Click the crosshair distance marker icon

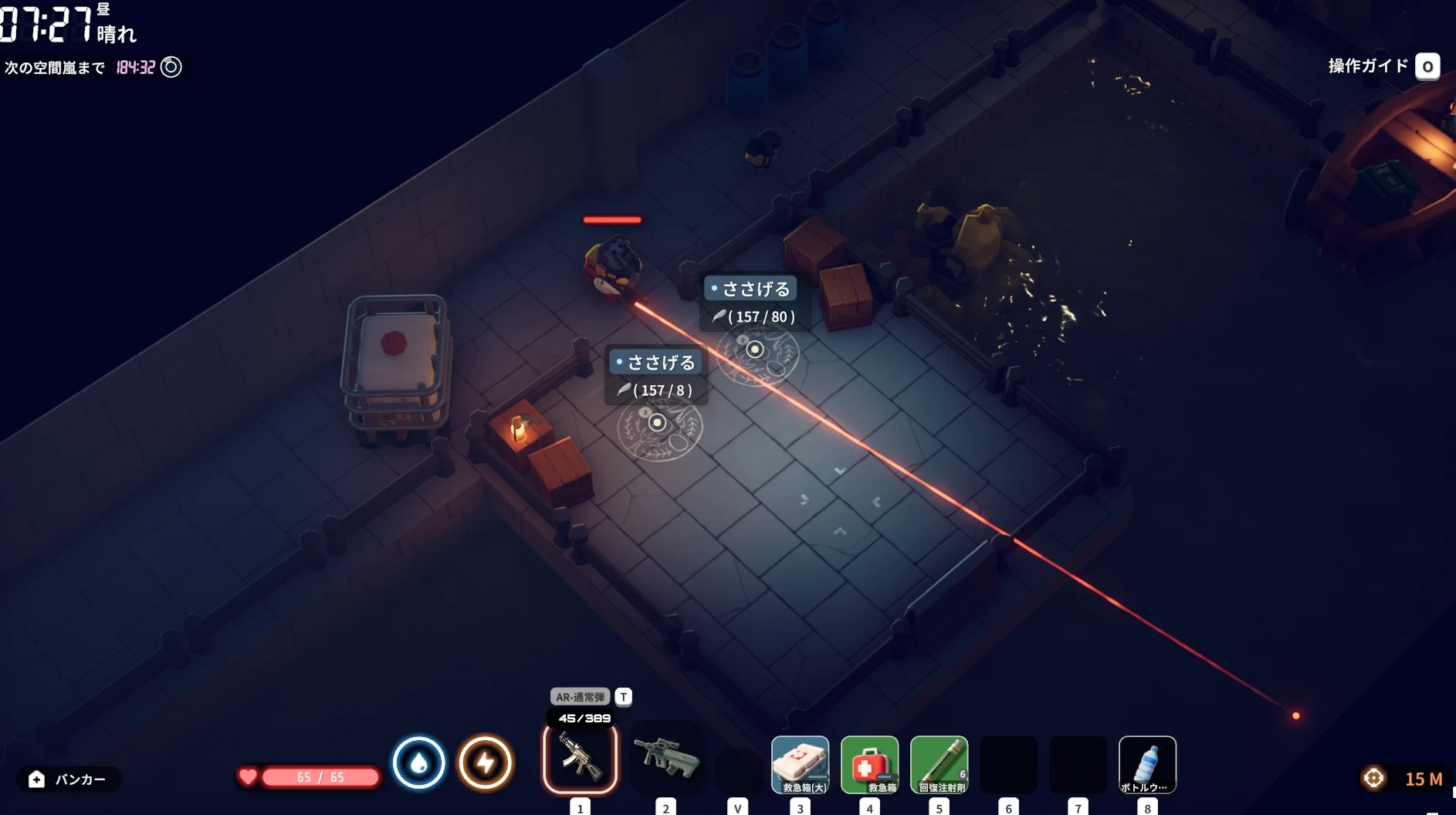(1374, 778)
